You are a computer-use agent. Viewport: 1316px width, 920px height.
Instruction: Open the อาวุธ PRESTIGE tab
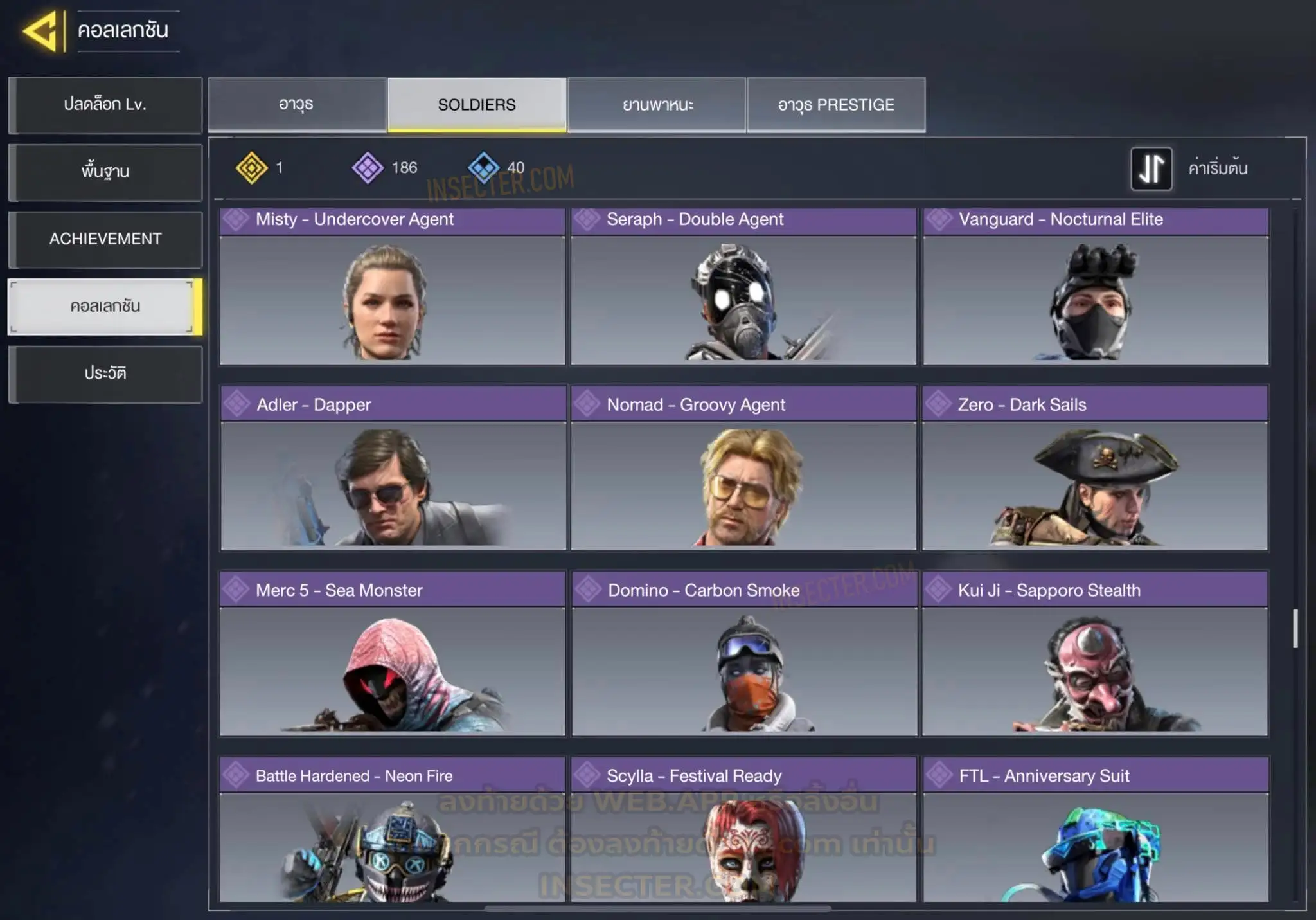[836, 105]
